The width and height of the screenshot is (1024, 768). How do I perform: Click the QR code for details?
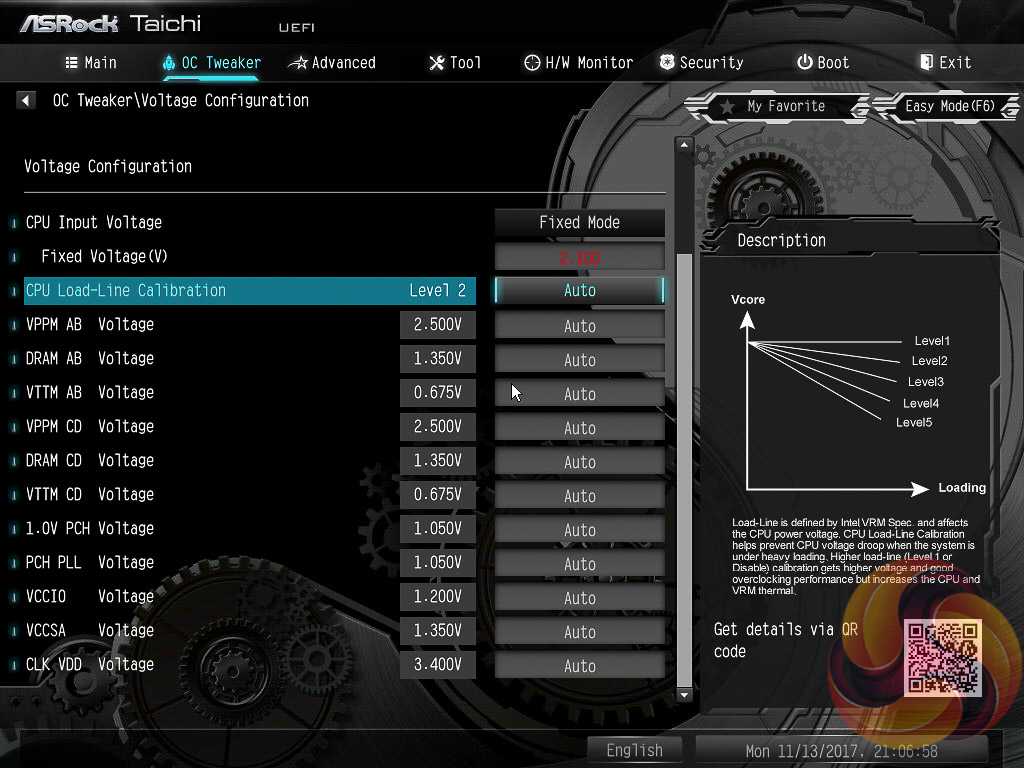pos(943,657)
